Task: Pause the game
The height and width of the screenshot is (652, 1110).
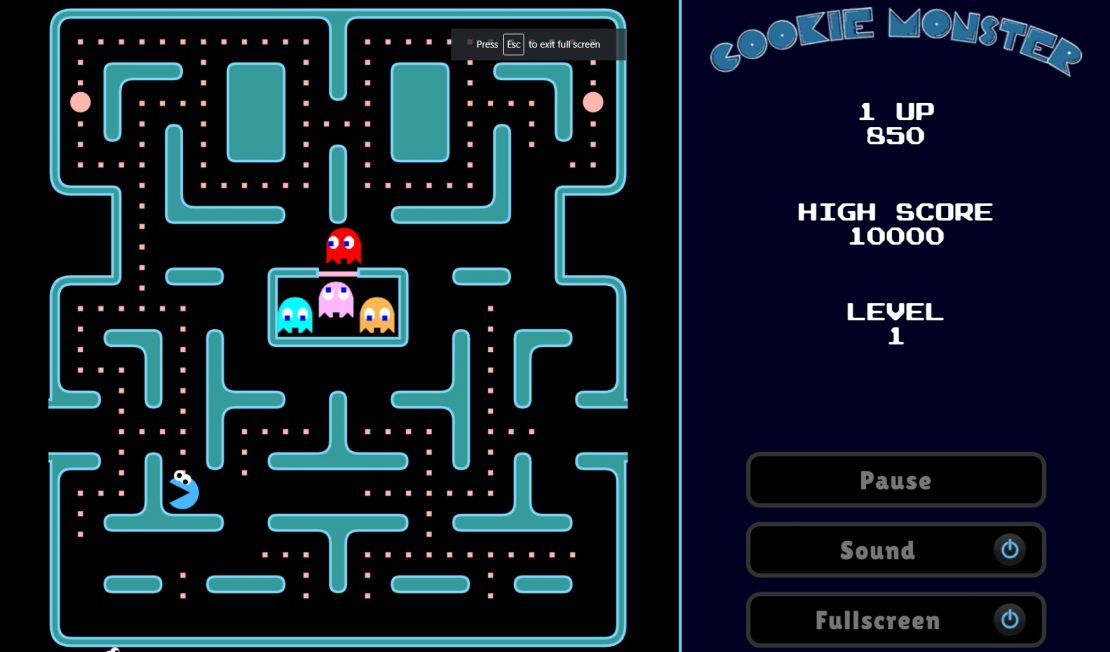Action: tap(895, 480)
